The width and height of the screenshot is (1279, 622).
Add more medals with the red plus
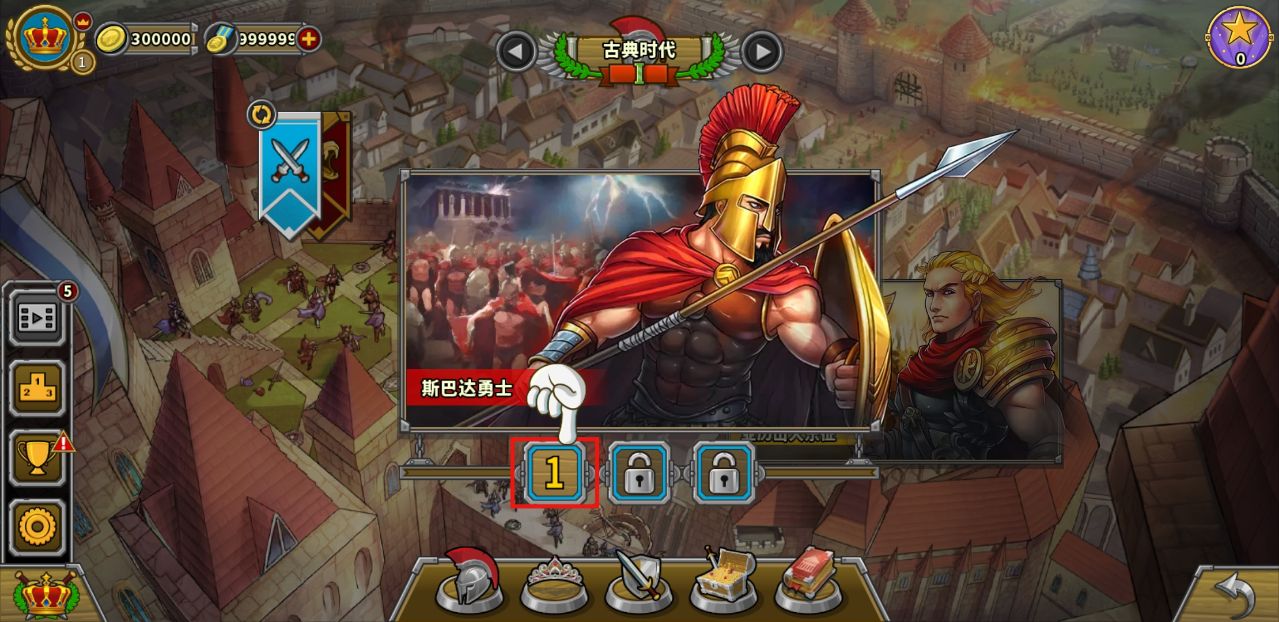(310, 39)
